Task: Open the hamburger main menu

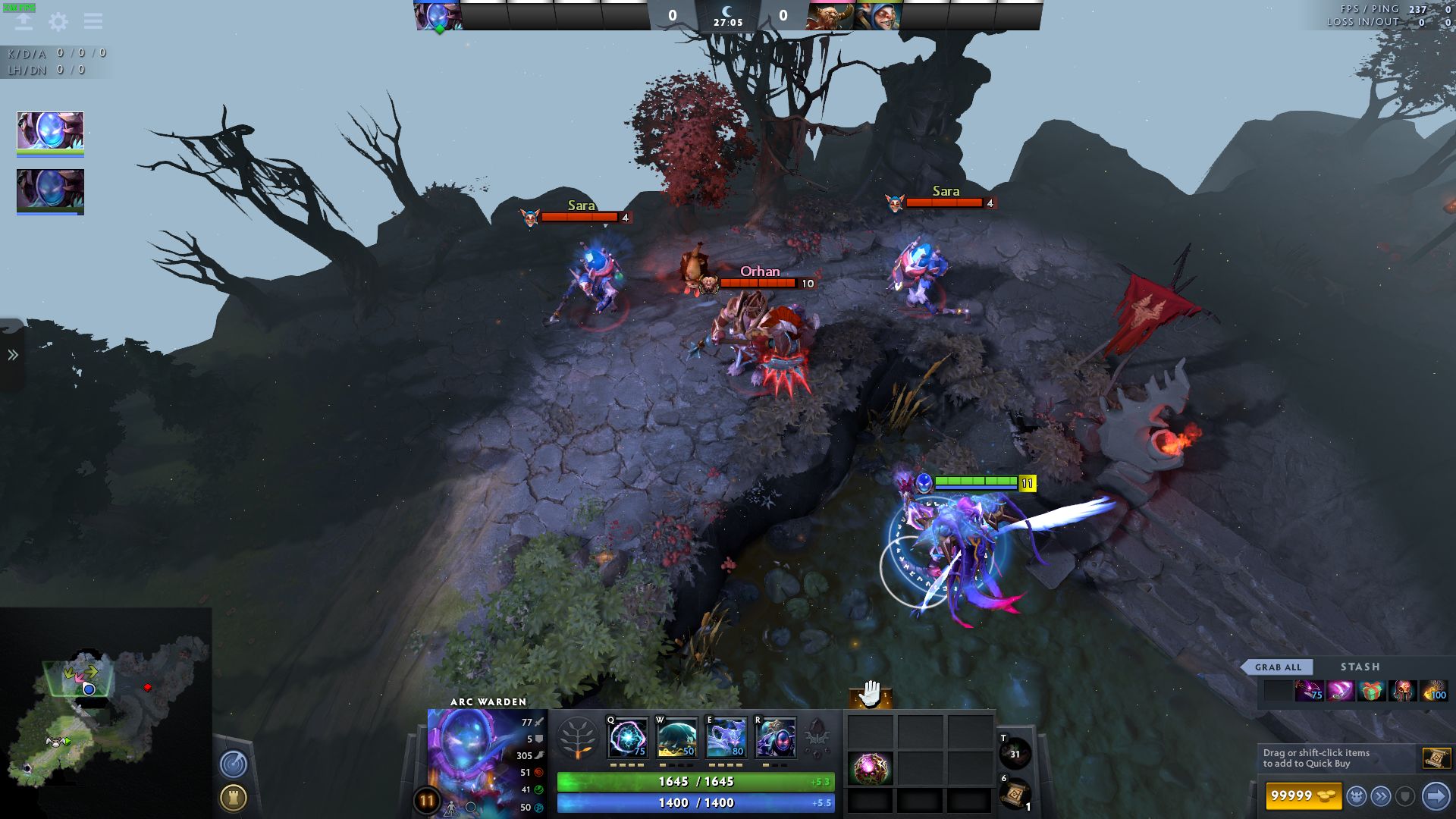Action: click(x=93, y=21)
